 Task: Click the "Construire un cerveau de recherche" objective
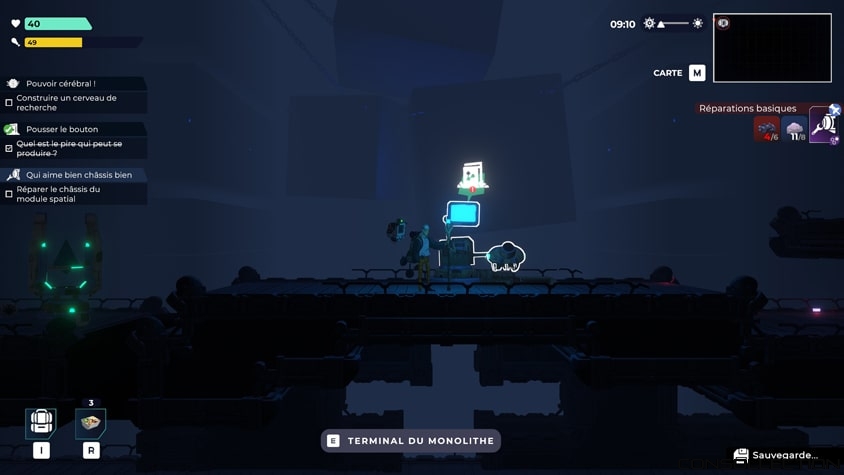tap(66, 102)
